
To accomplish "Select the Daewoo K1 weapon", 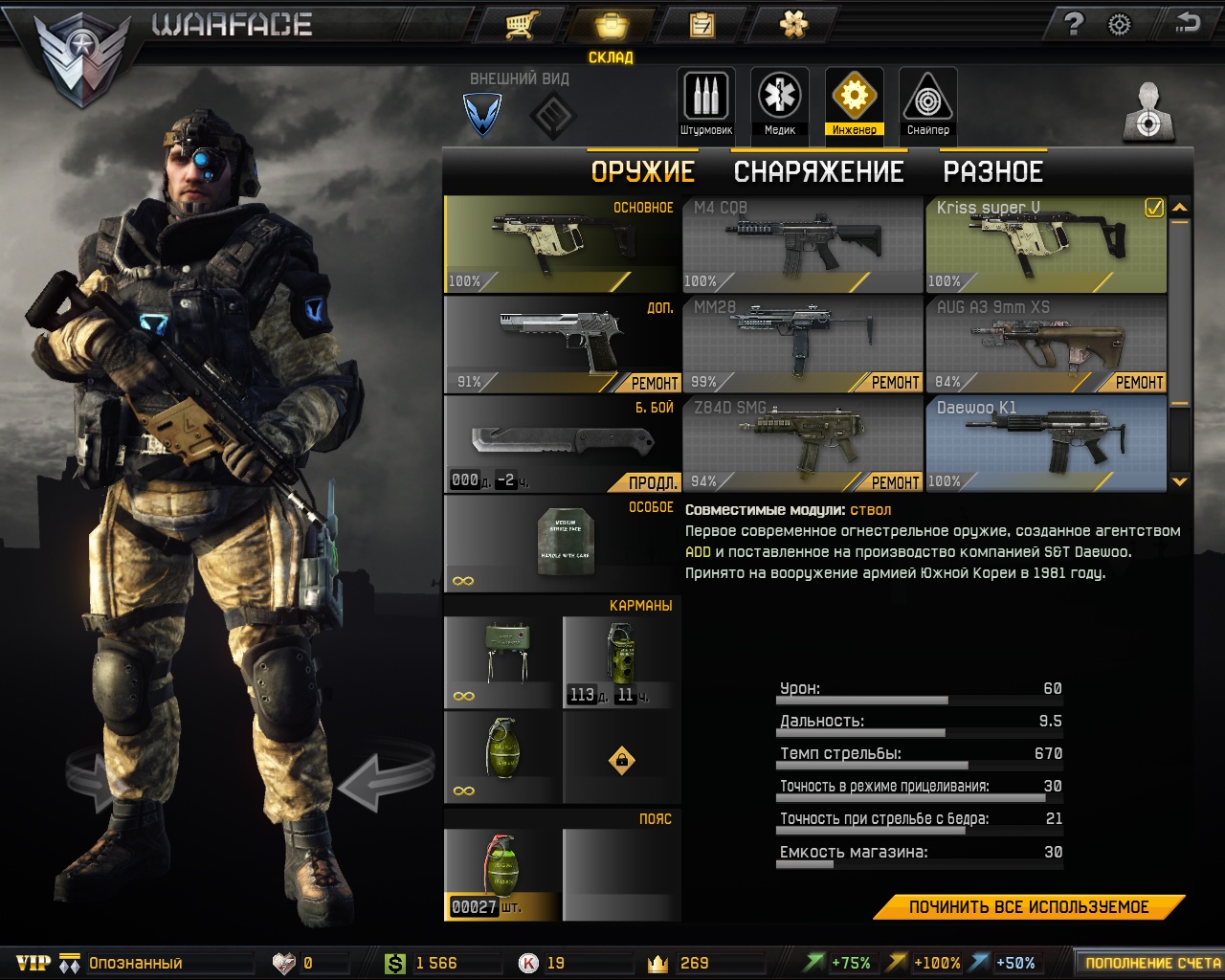I will coord(1045,443).
